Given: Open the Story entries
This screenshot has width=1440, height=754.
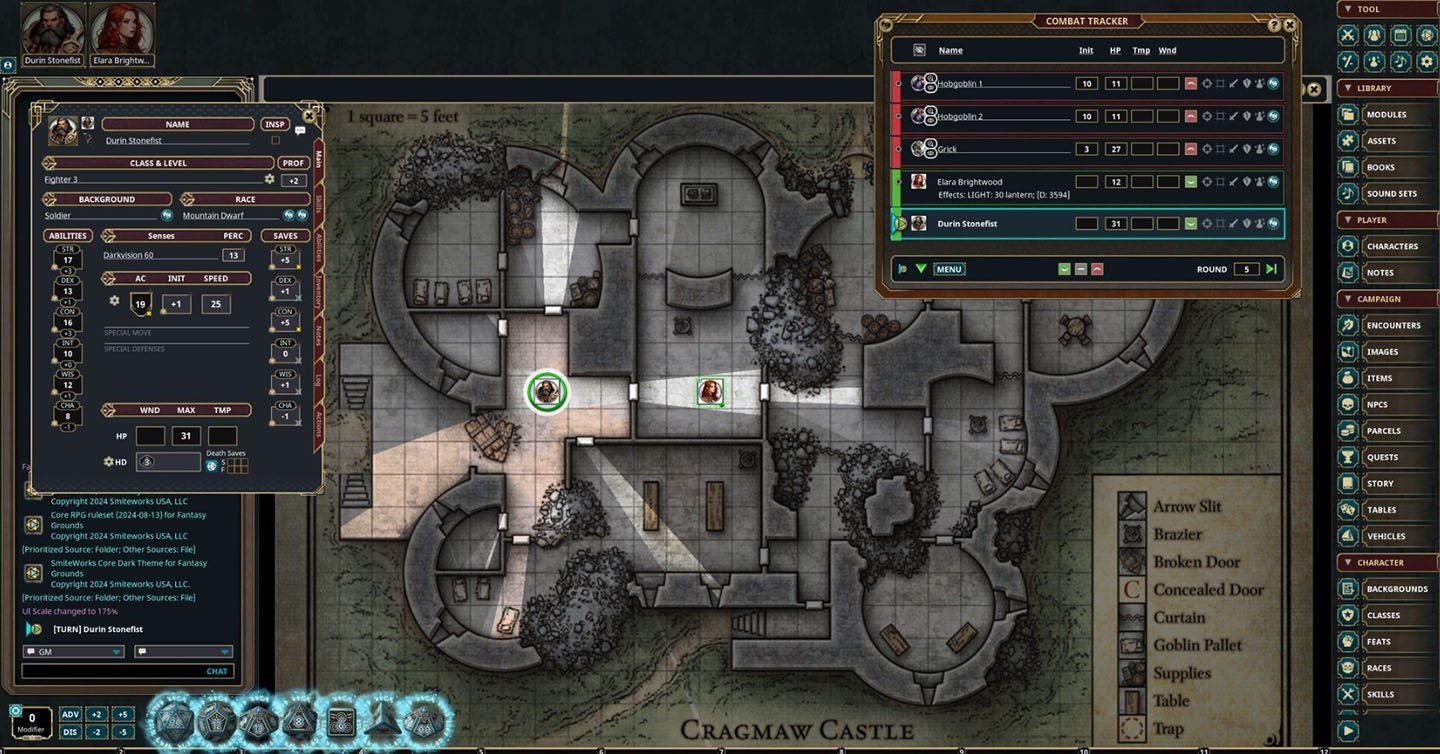Looking at the screenshot, I should coord(1379,484).
